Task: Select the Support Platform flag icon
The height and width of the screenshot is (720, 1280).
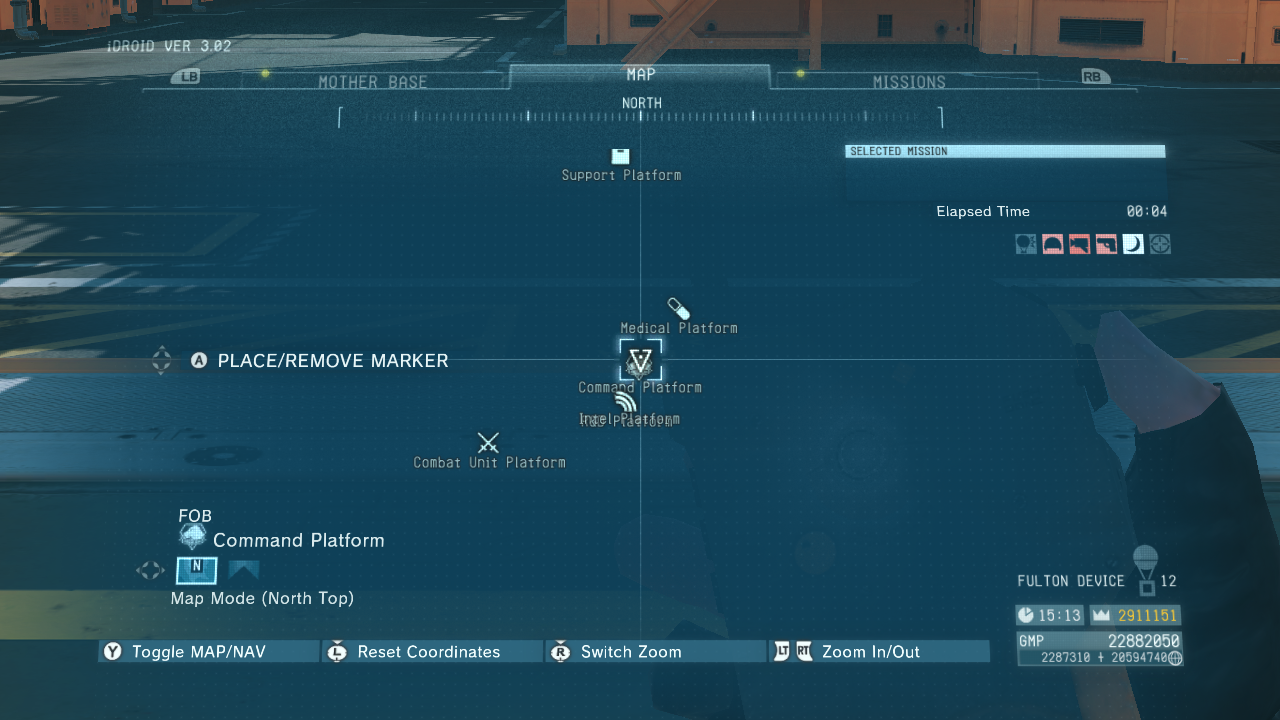Action: coord(620,157)
